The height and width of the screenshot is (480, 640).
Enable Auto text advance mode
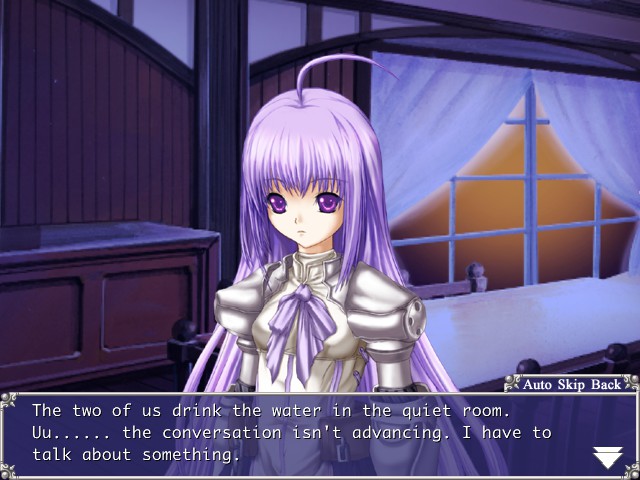tap(540, 384)
